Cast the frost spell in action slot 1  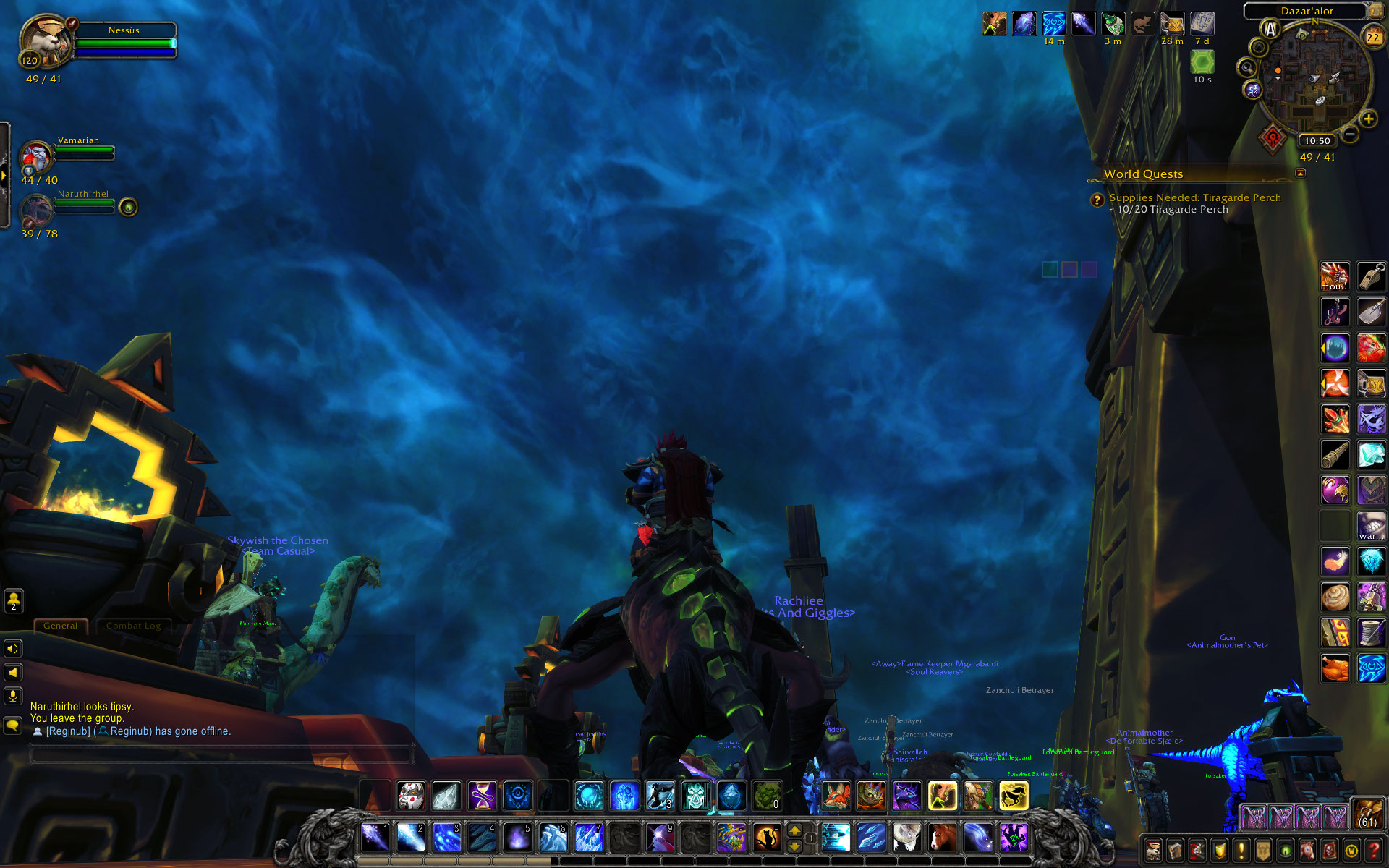click(x=375, y=838)
